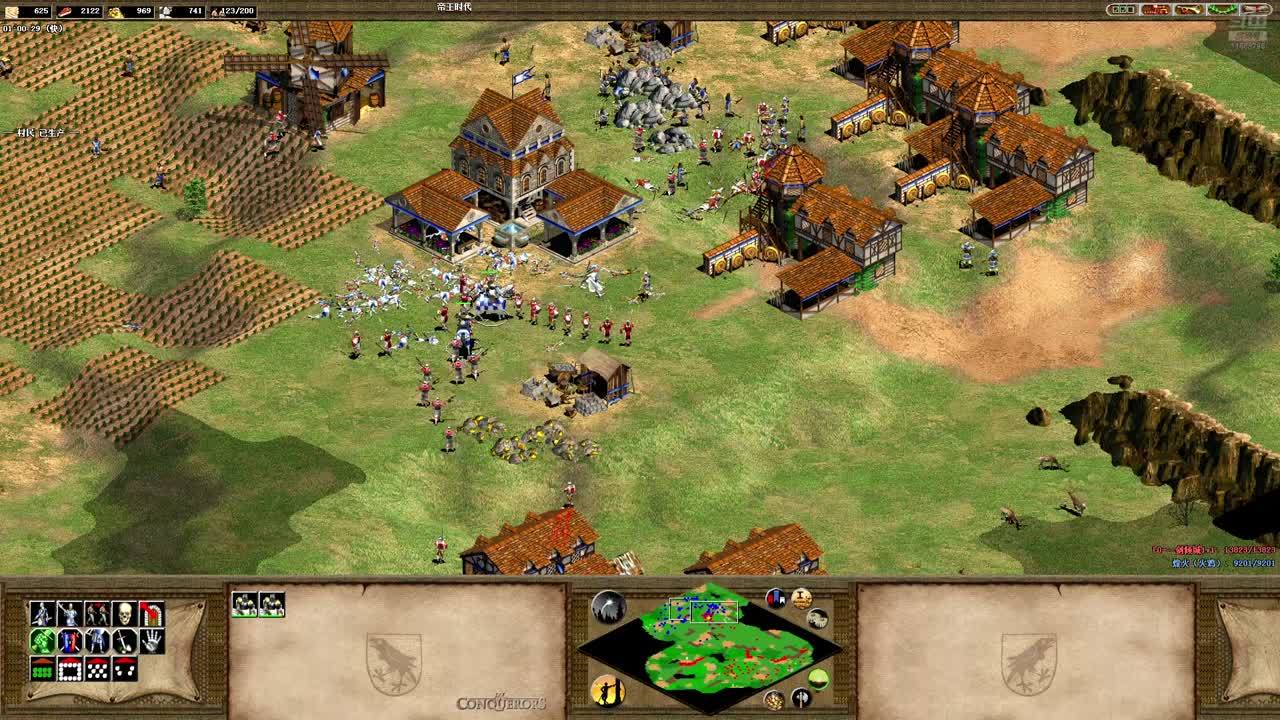Open diplomacy with the green wreath button

pyautogui.click(x=1222, y=10)
